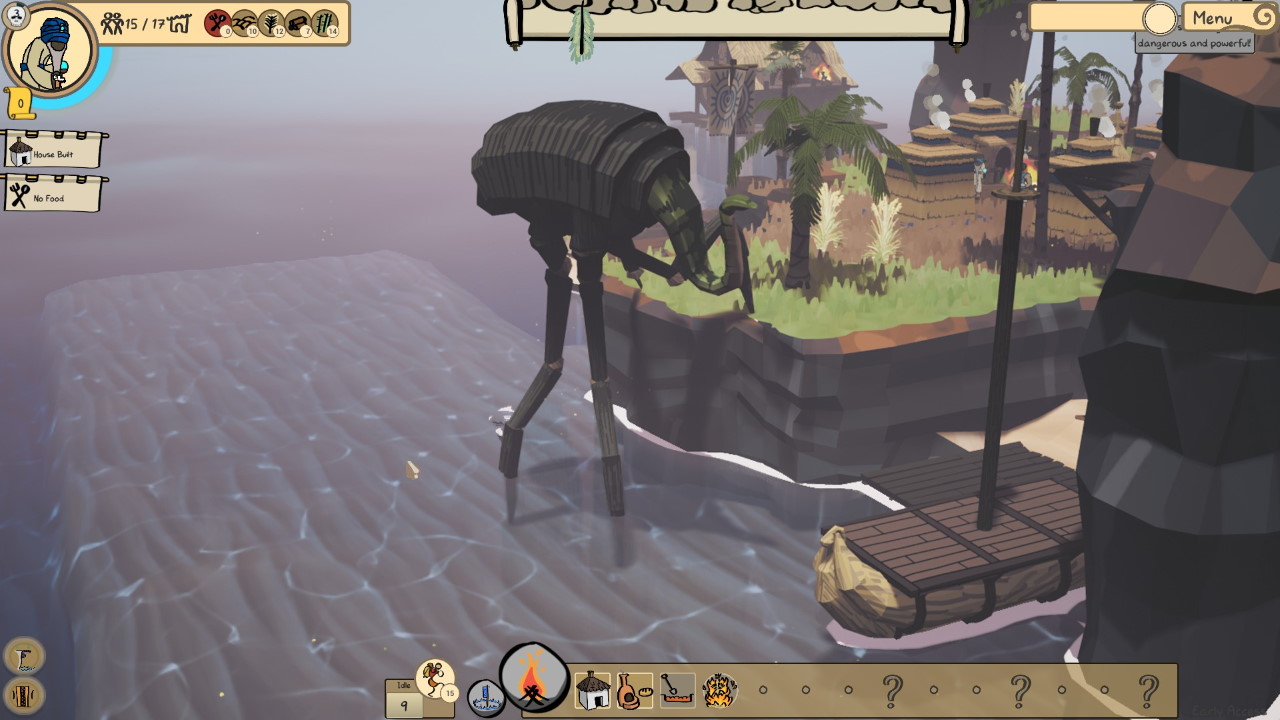Image resolution: width=1280 pixels, height=720 pixels.
Task: Click the drum icon button
Action: click(x=24, y=693)
